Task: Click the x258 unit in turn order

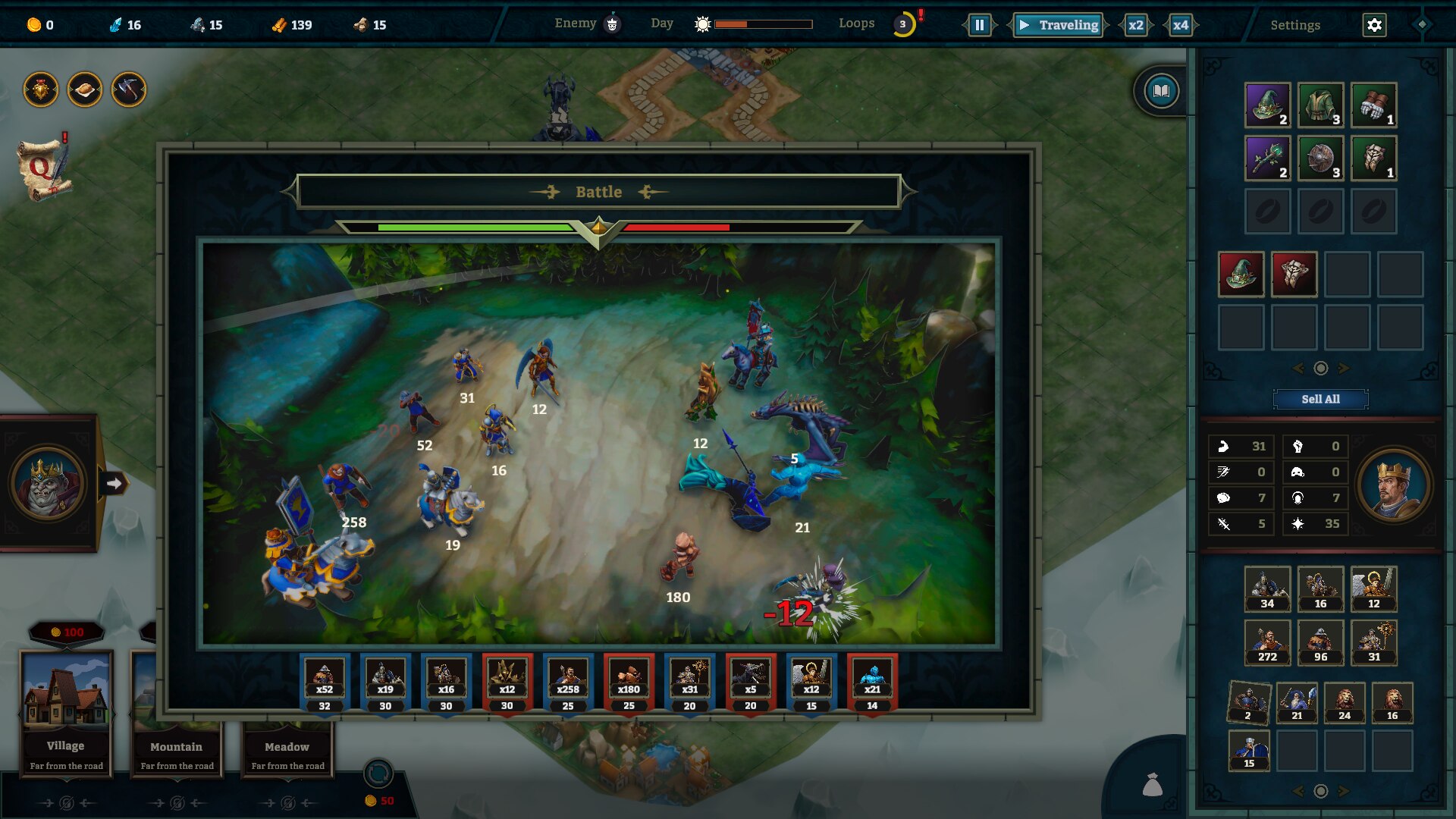Action: pos(568,682)
